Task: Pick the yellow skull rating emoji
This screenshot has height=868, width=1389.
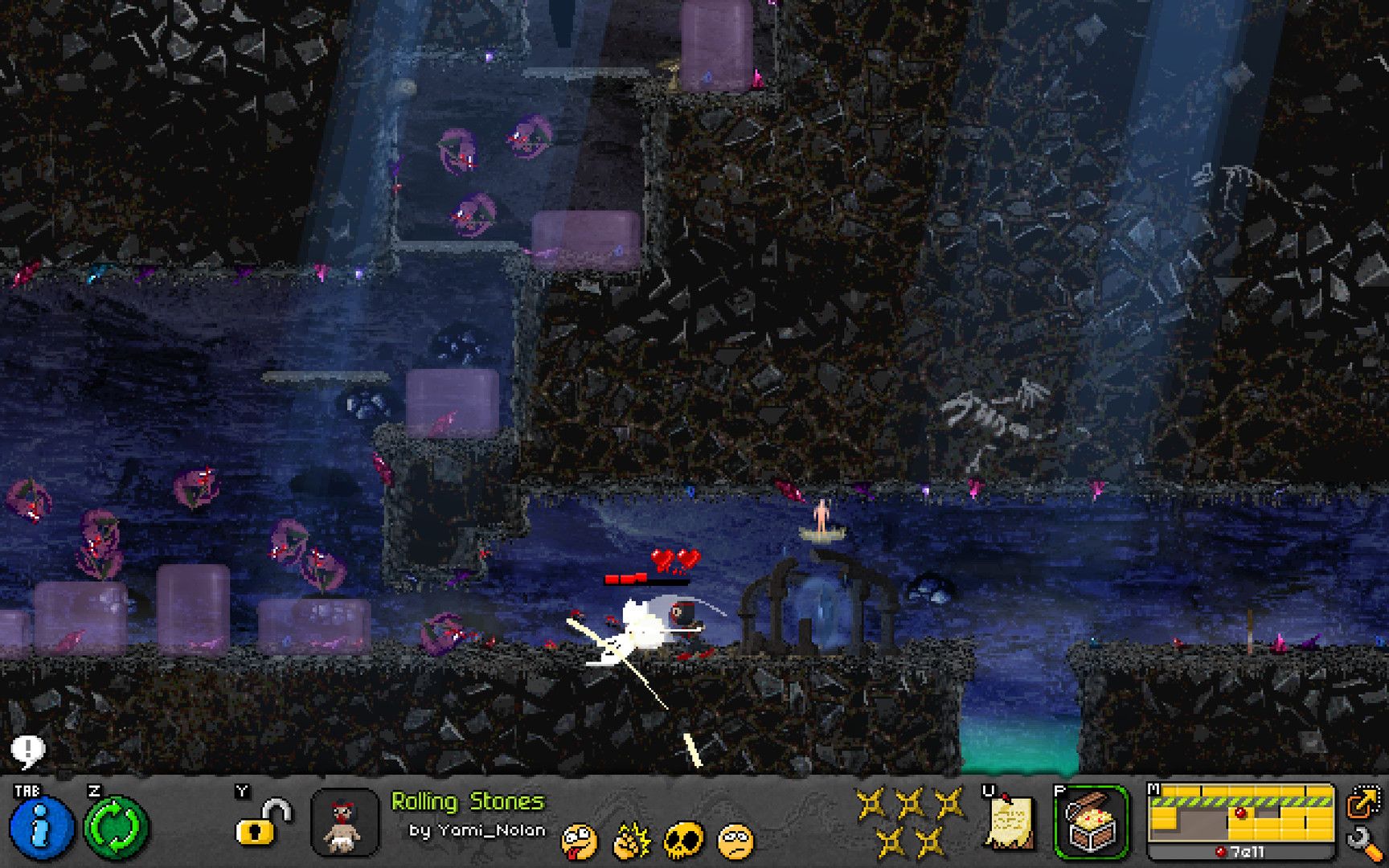Action: (x=683, y=841)
